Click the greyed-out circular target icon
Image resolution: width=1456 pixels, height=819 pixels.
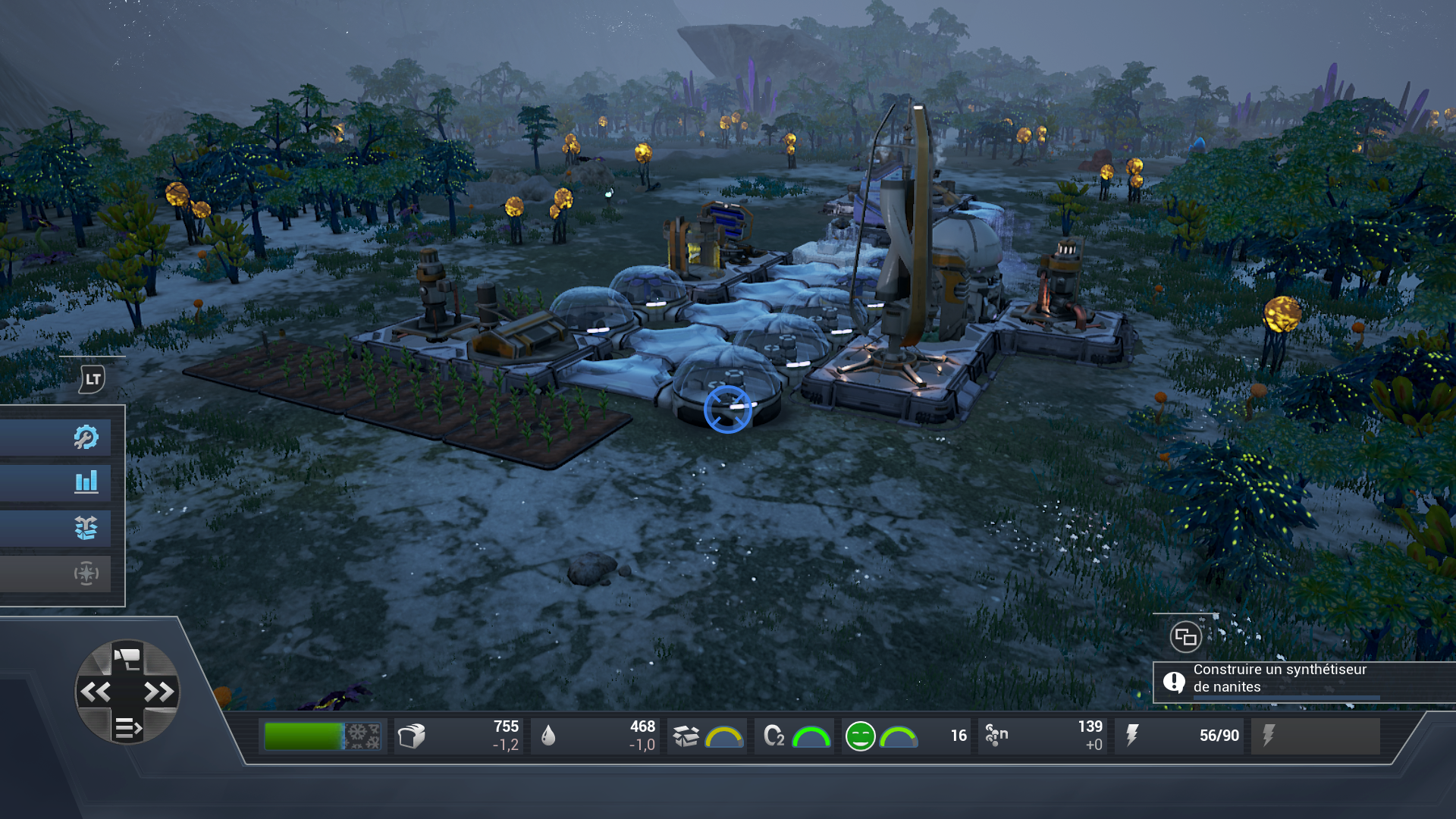click(x=86, y=573)
